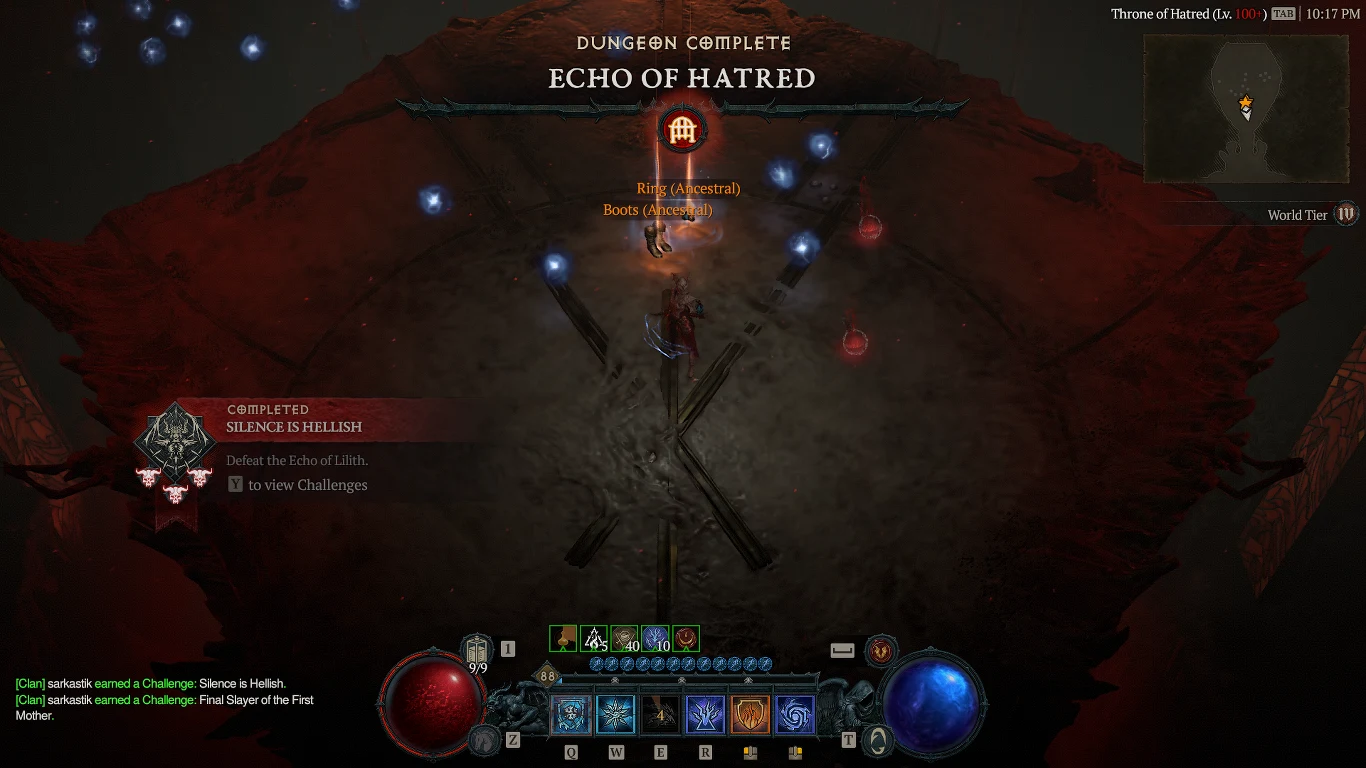1366x768 pixels.
Task: Use the blue lightning branch skill
Action: (x=705, y=715)
